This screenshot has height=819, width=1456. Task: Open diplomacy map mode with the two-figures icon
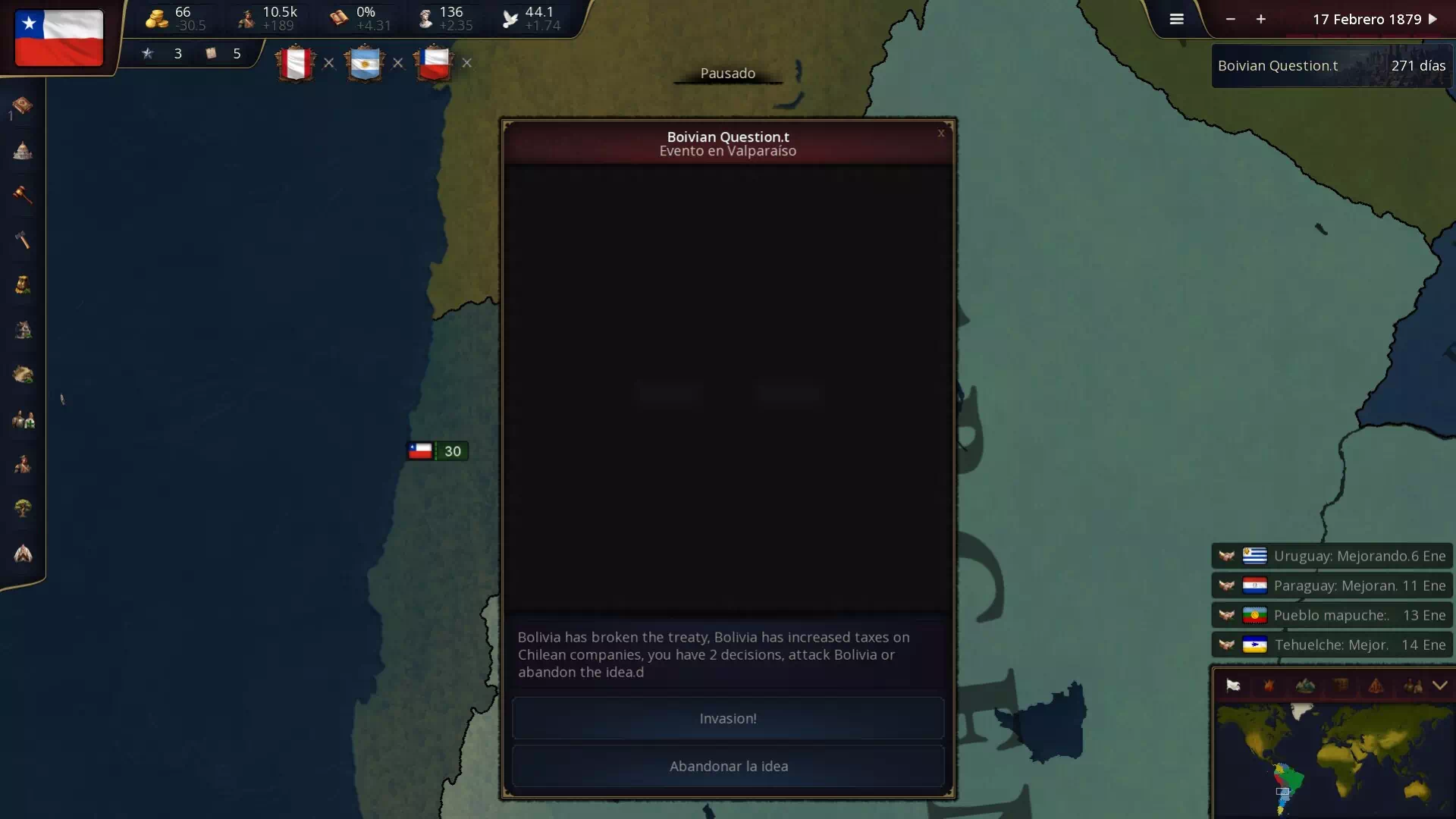click(1412, 686)
